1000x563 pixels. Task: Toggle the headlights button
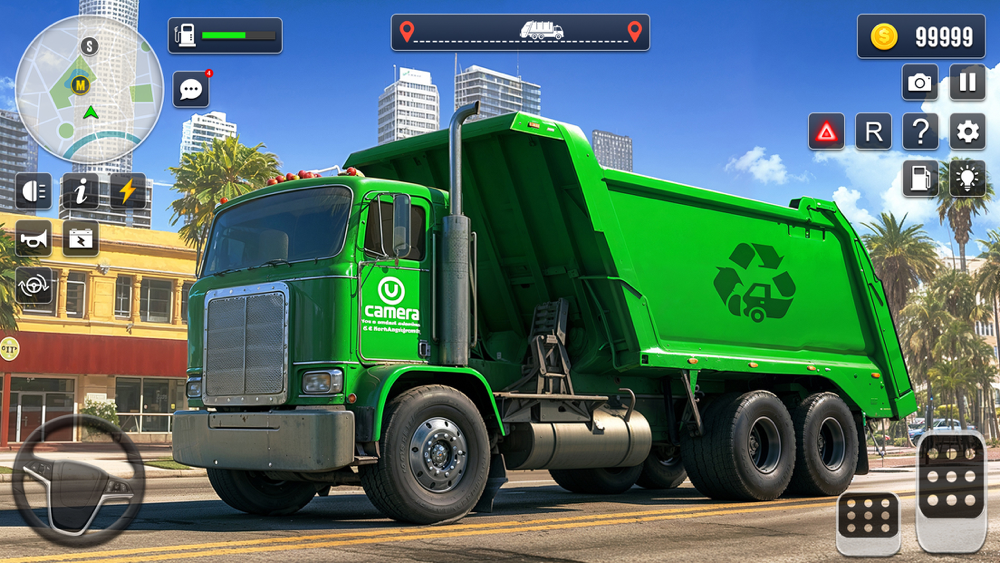(x=34, y=190)
